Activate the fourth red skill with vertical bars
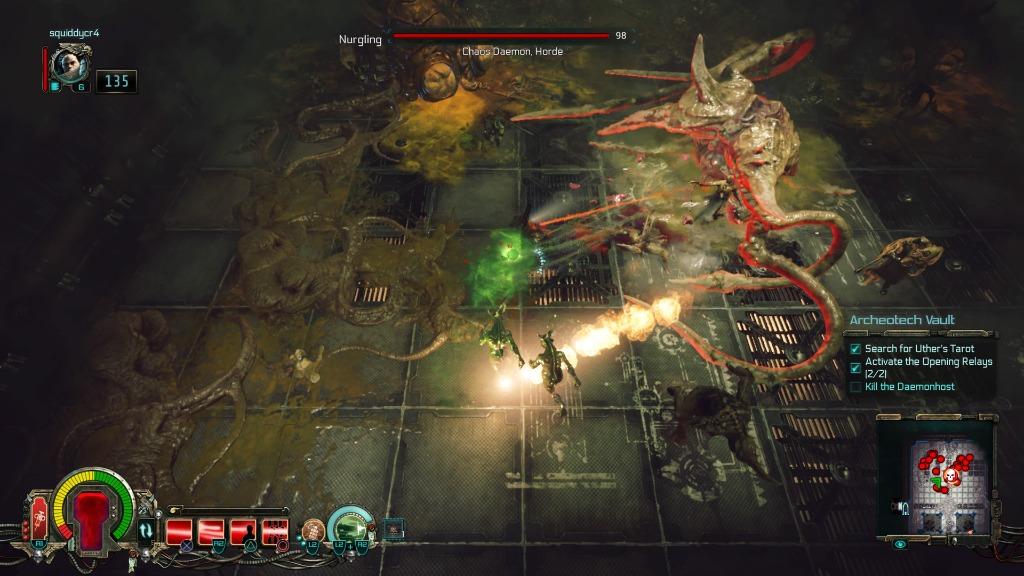This screenshot has width=1024, height=576. coord(275,532)
